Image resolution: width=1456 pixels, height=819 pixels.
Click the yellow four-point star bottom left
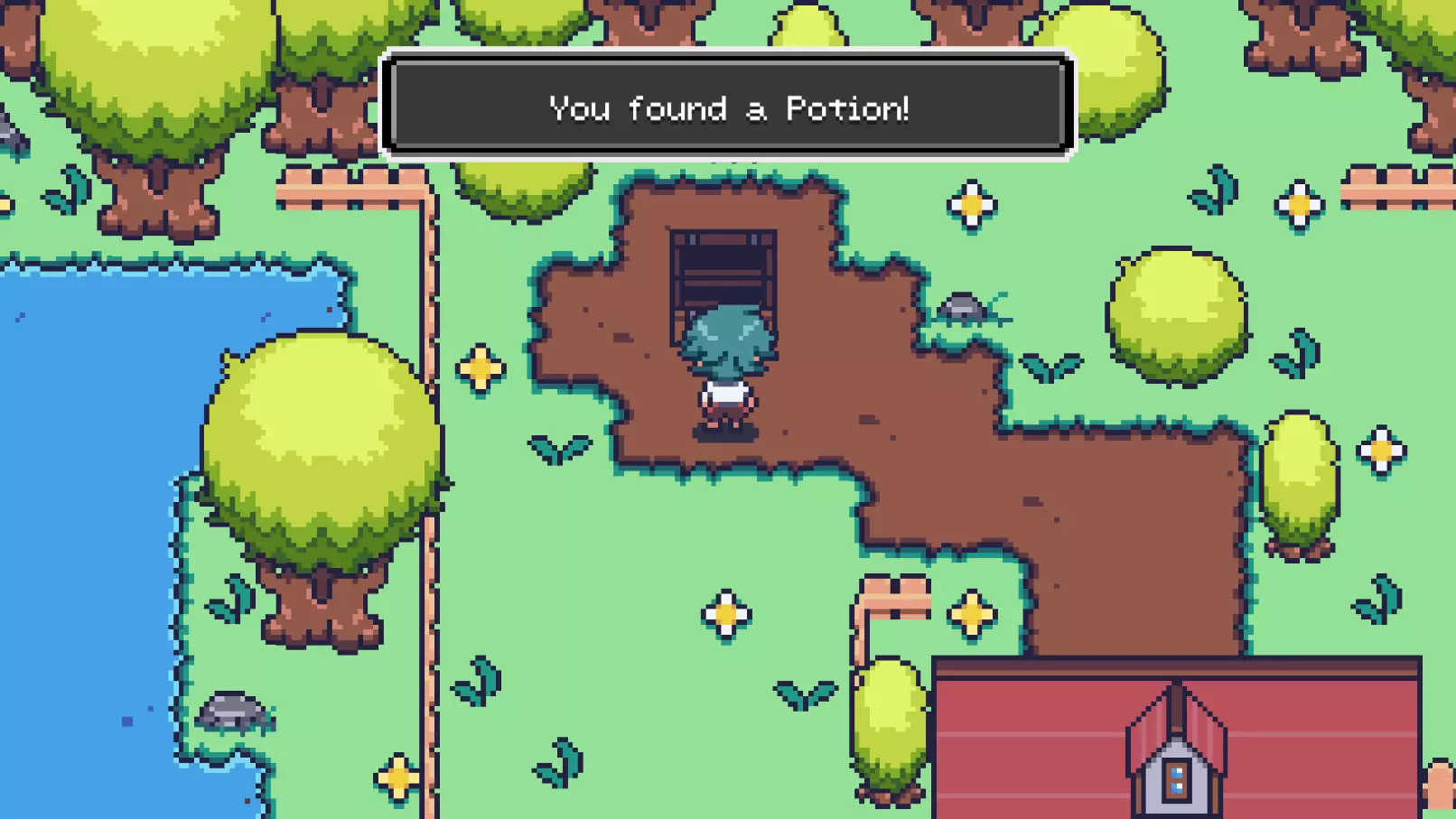coord(396,775)
